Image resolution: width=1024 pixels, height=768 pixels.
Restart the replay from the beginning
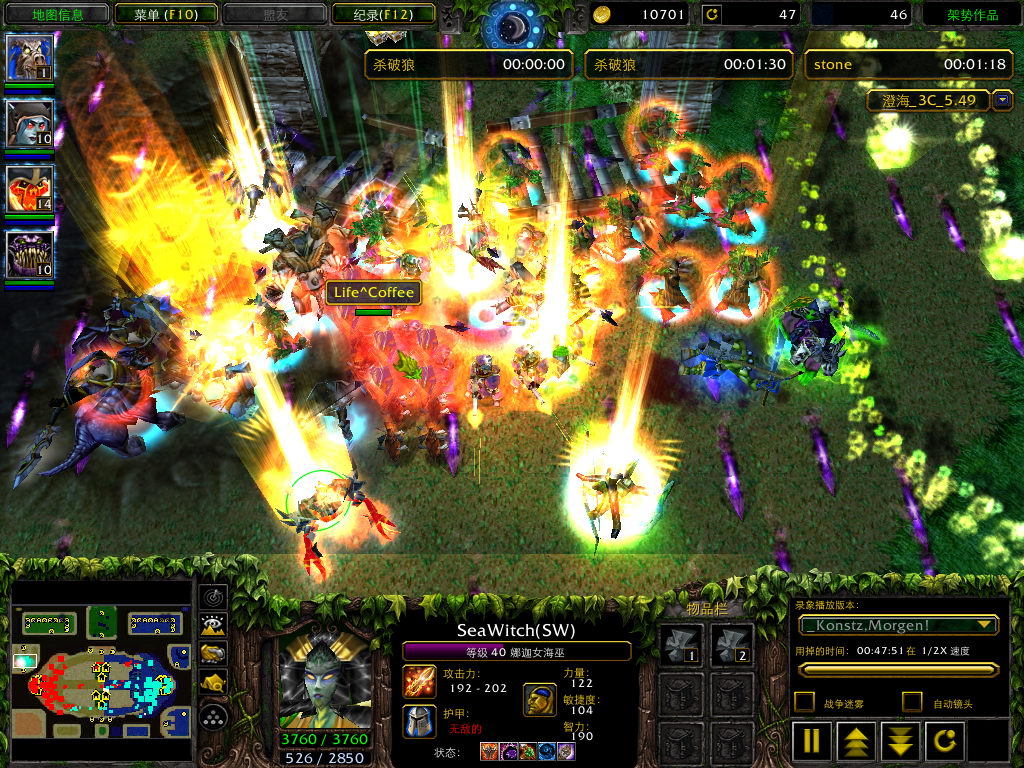pos(945,741)
